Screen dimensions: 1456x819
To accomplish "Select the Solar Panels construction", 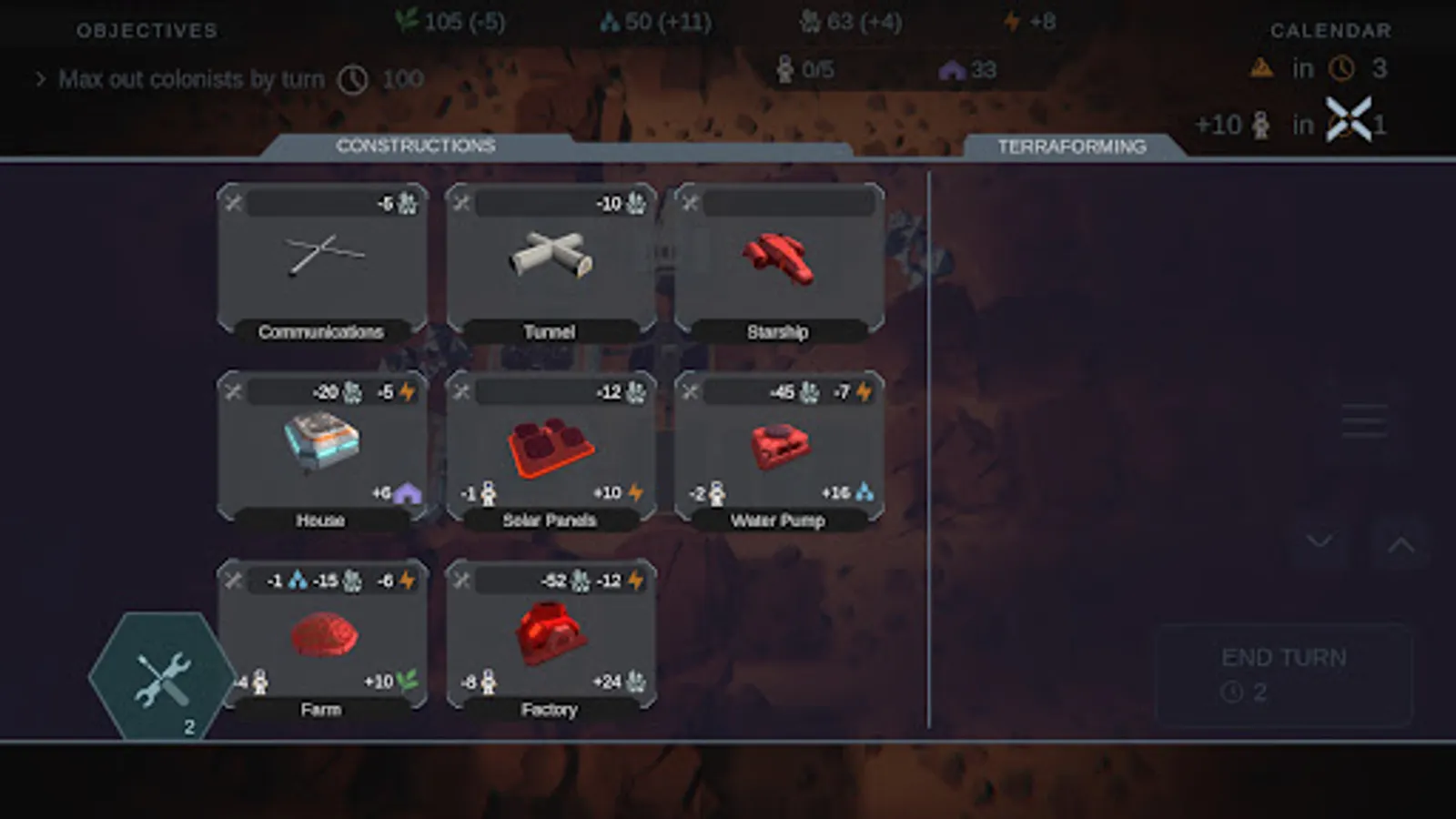I will 548,446.
